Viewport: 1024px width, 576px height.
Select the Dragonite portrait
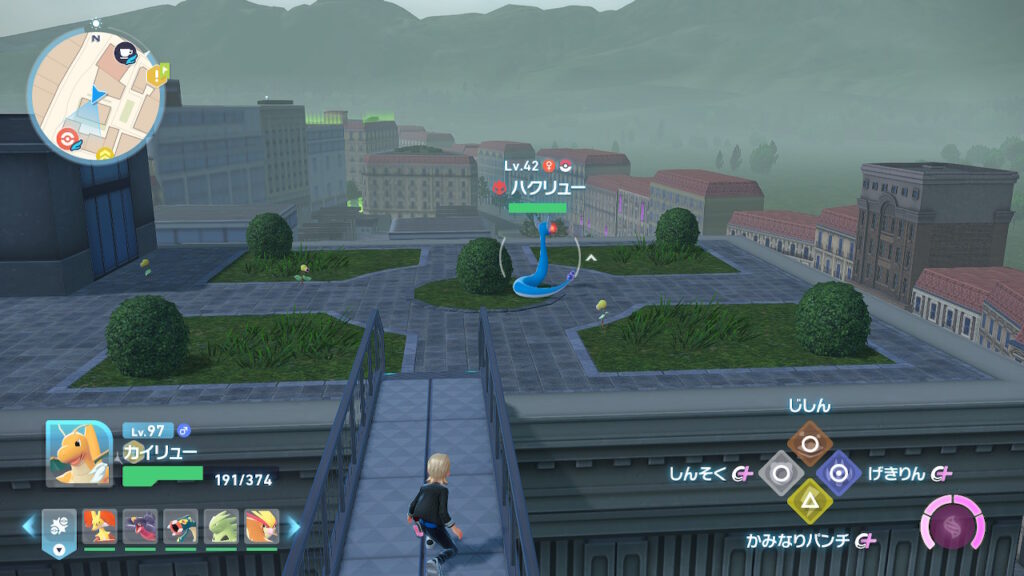click(79, 452)
